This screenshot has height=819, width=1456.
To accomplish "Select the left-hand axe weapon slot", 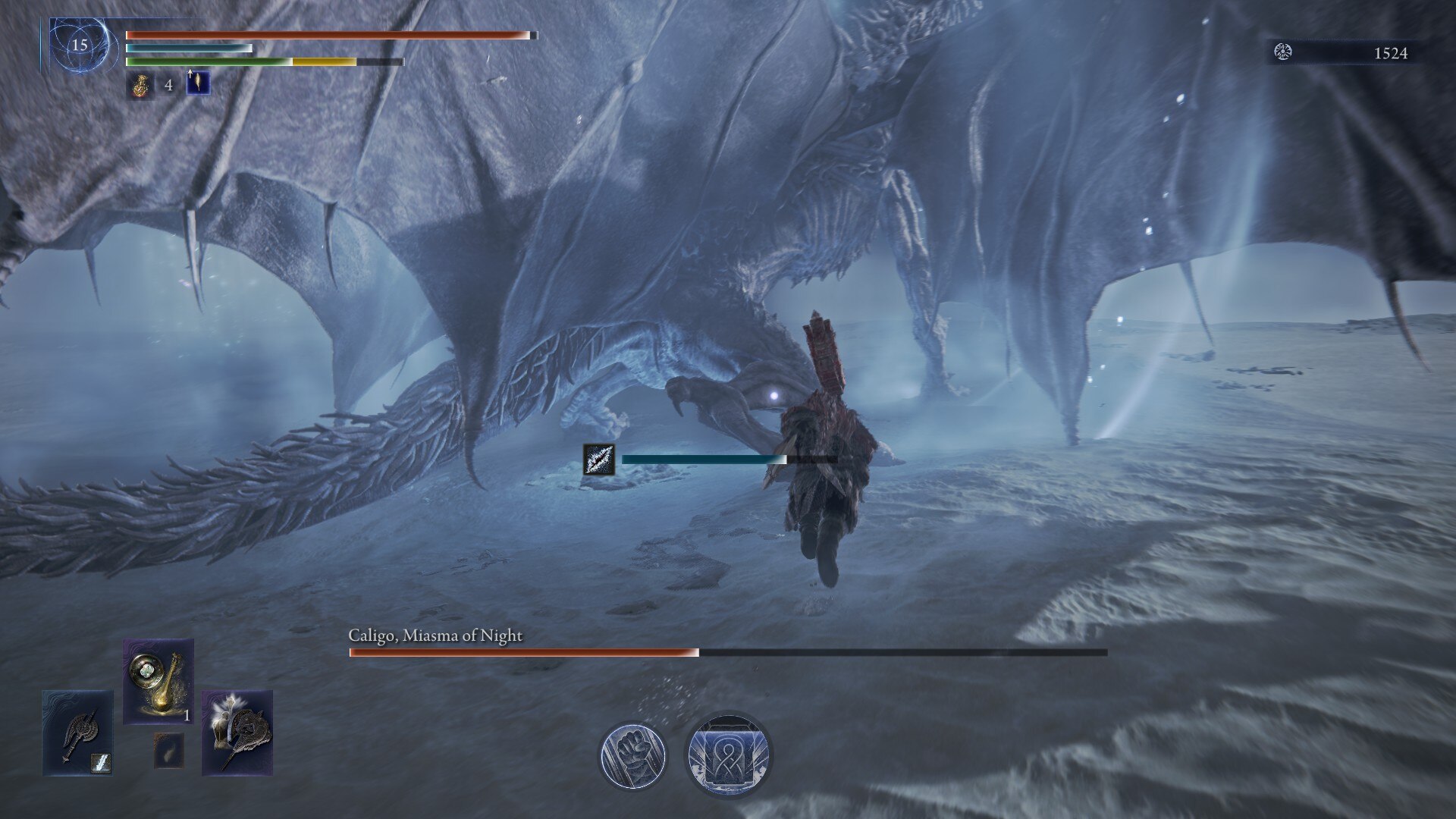I will point(77,732).
